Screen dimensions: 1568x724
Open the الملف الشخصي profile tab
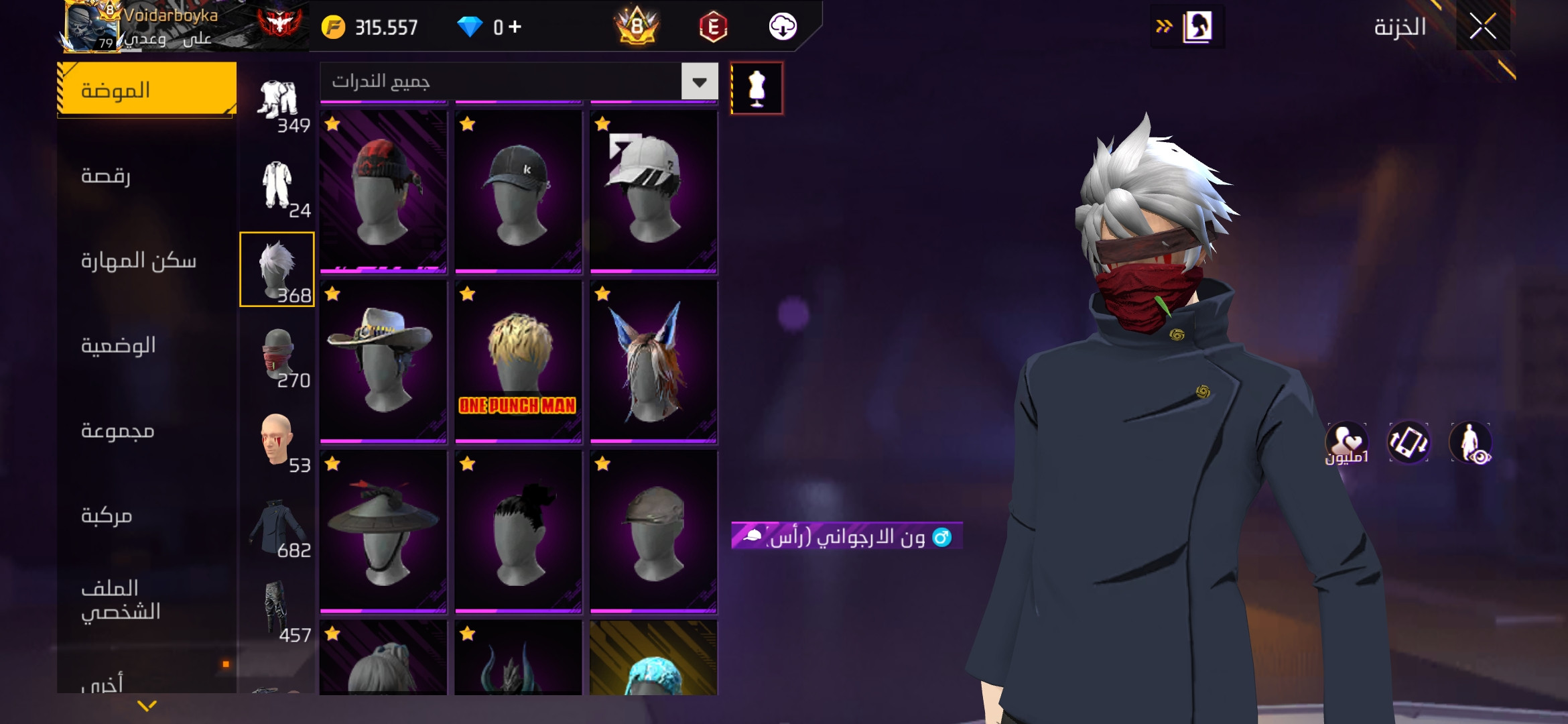(147, 600)
